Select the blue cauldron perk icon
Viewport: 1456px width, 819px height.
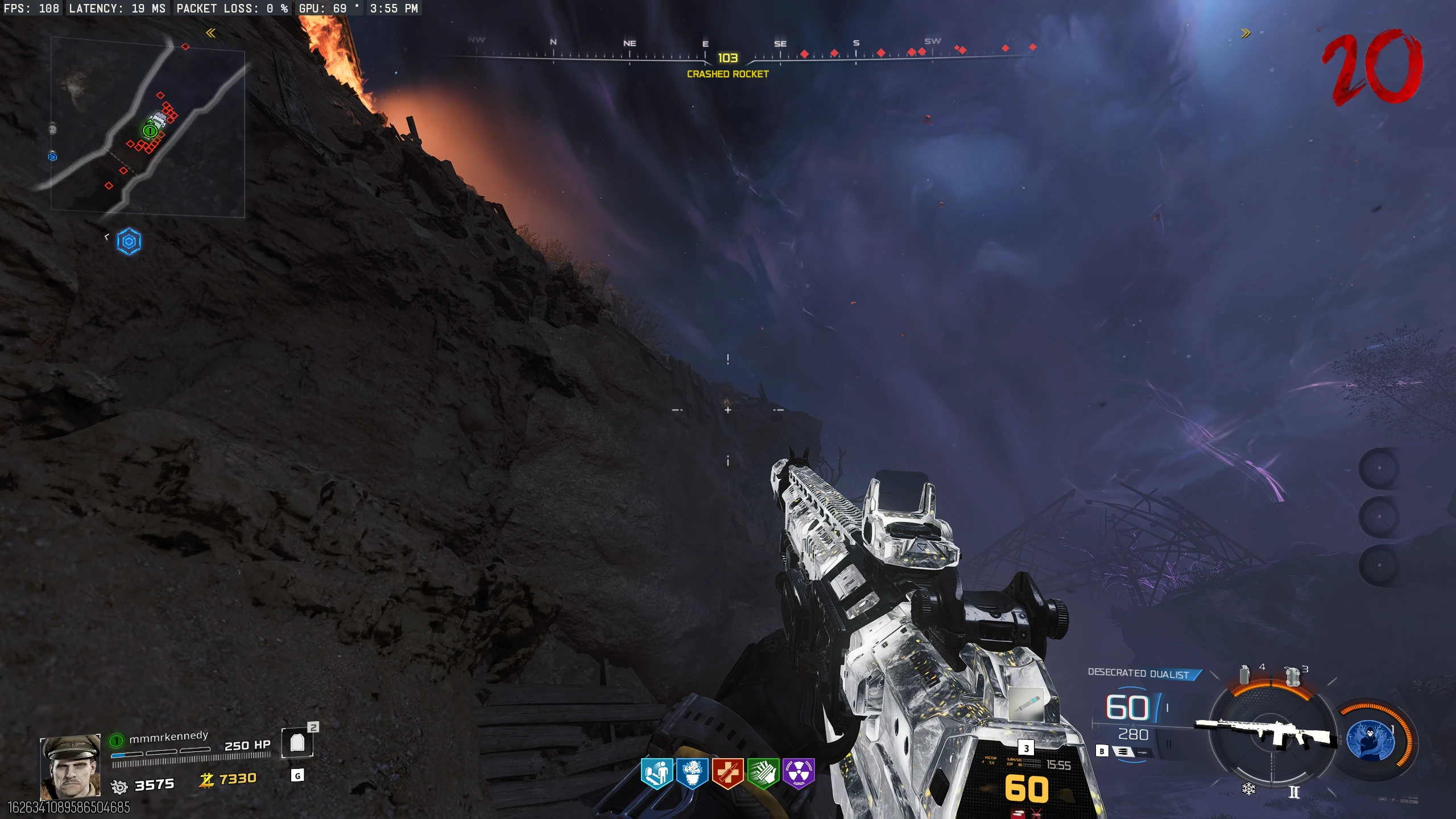click(692, 773)
